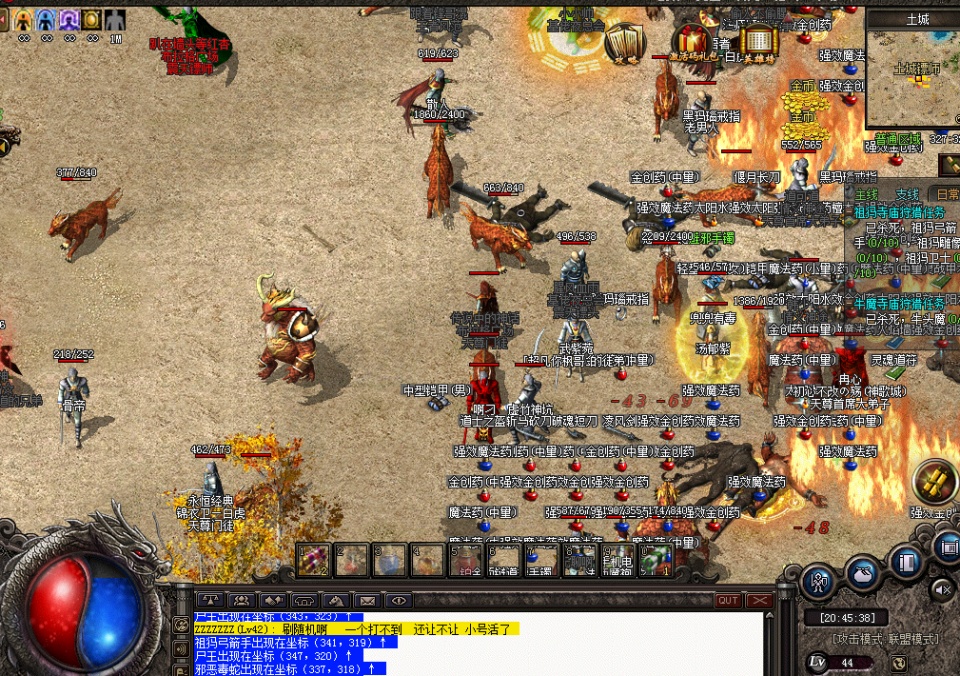Screen dimensions: 960x676
Task: Switch to the 主线 quest tab
Action: 866,195
